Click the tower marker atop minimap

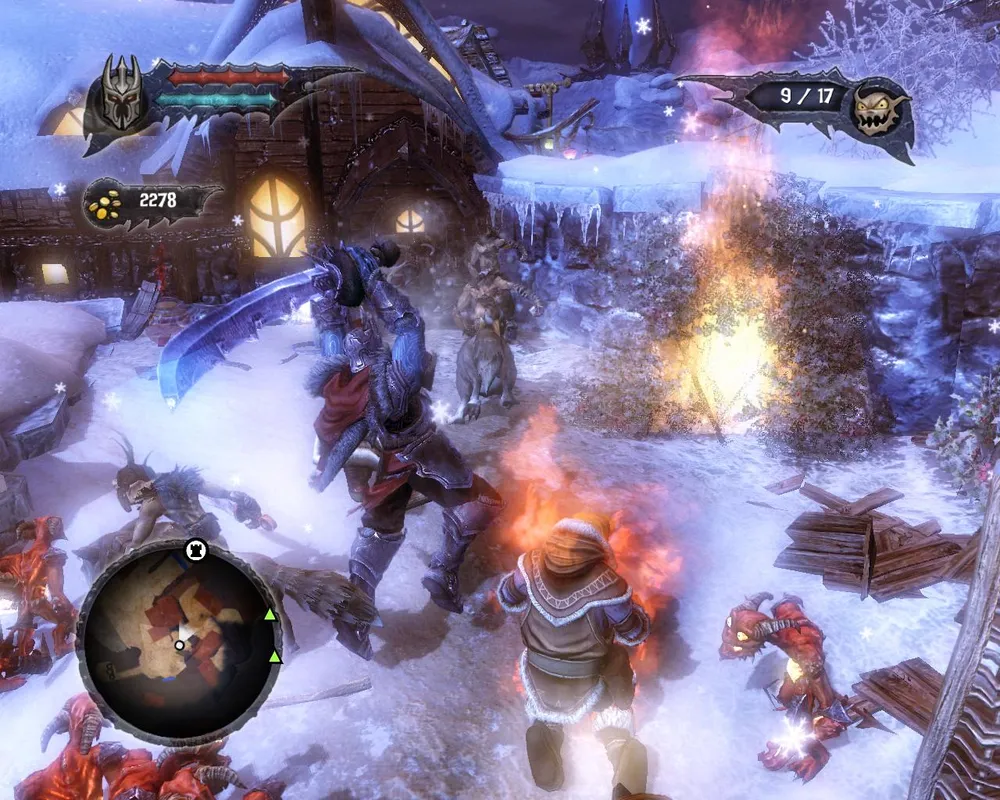[x=197, y=549]
